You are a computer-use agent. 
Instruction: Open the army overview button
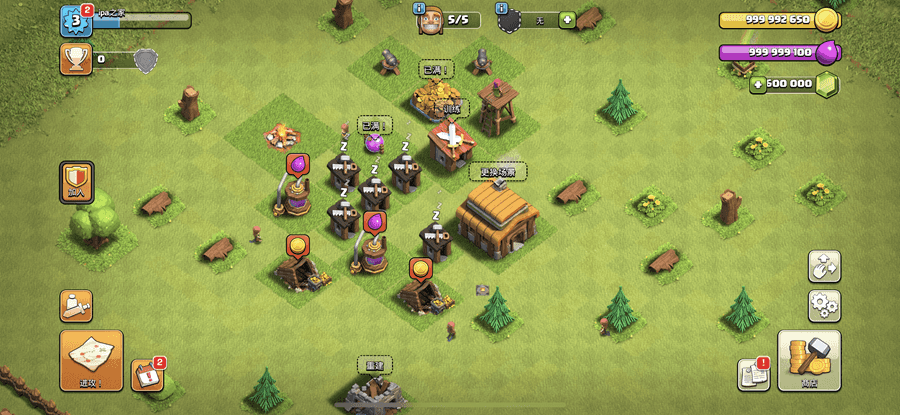click(x=76, y=304)
